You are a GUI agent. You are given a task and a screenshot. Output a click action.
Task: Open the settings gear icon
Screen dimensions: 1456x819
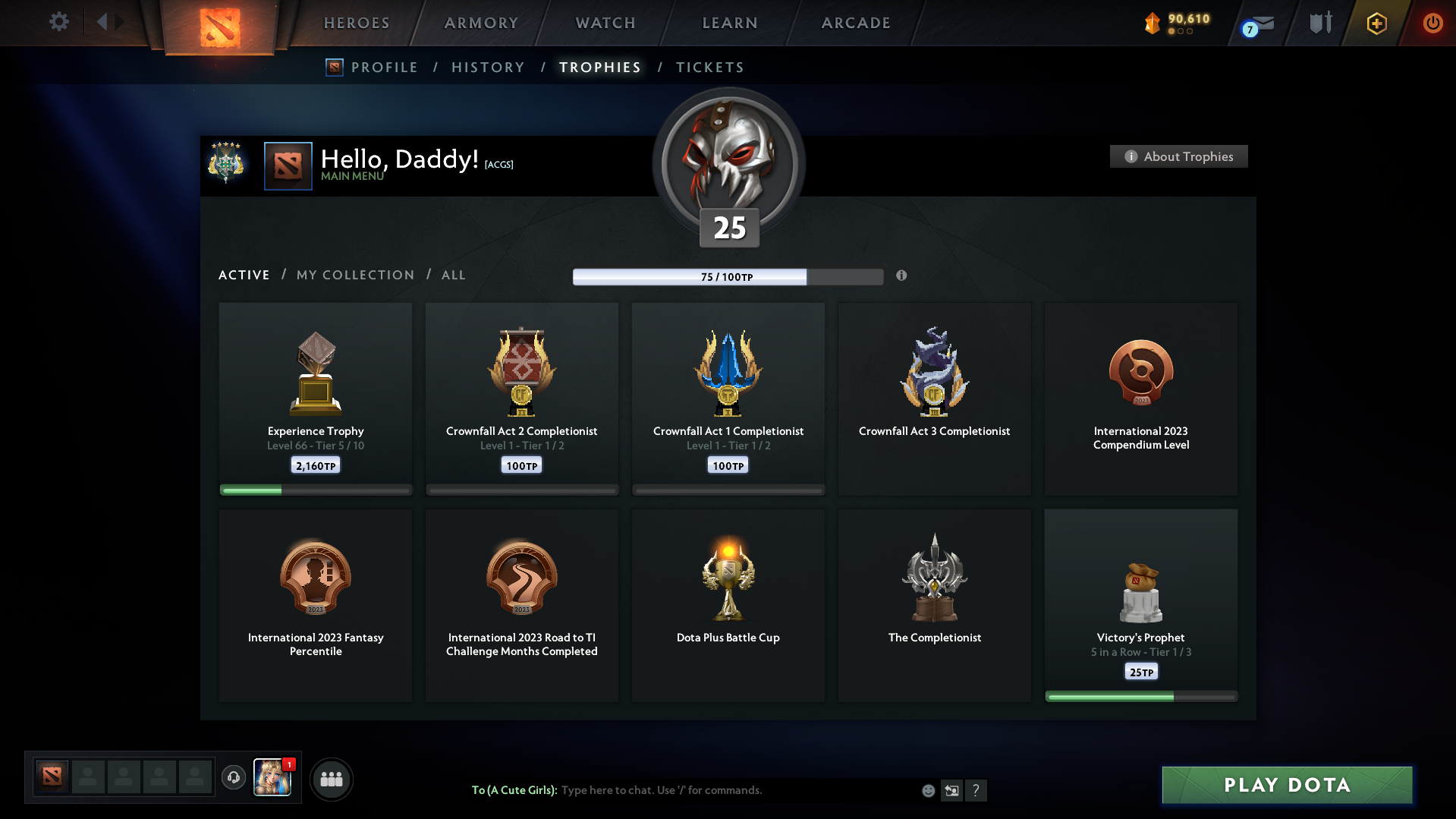(x=58, y=22)
